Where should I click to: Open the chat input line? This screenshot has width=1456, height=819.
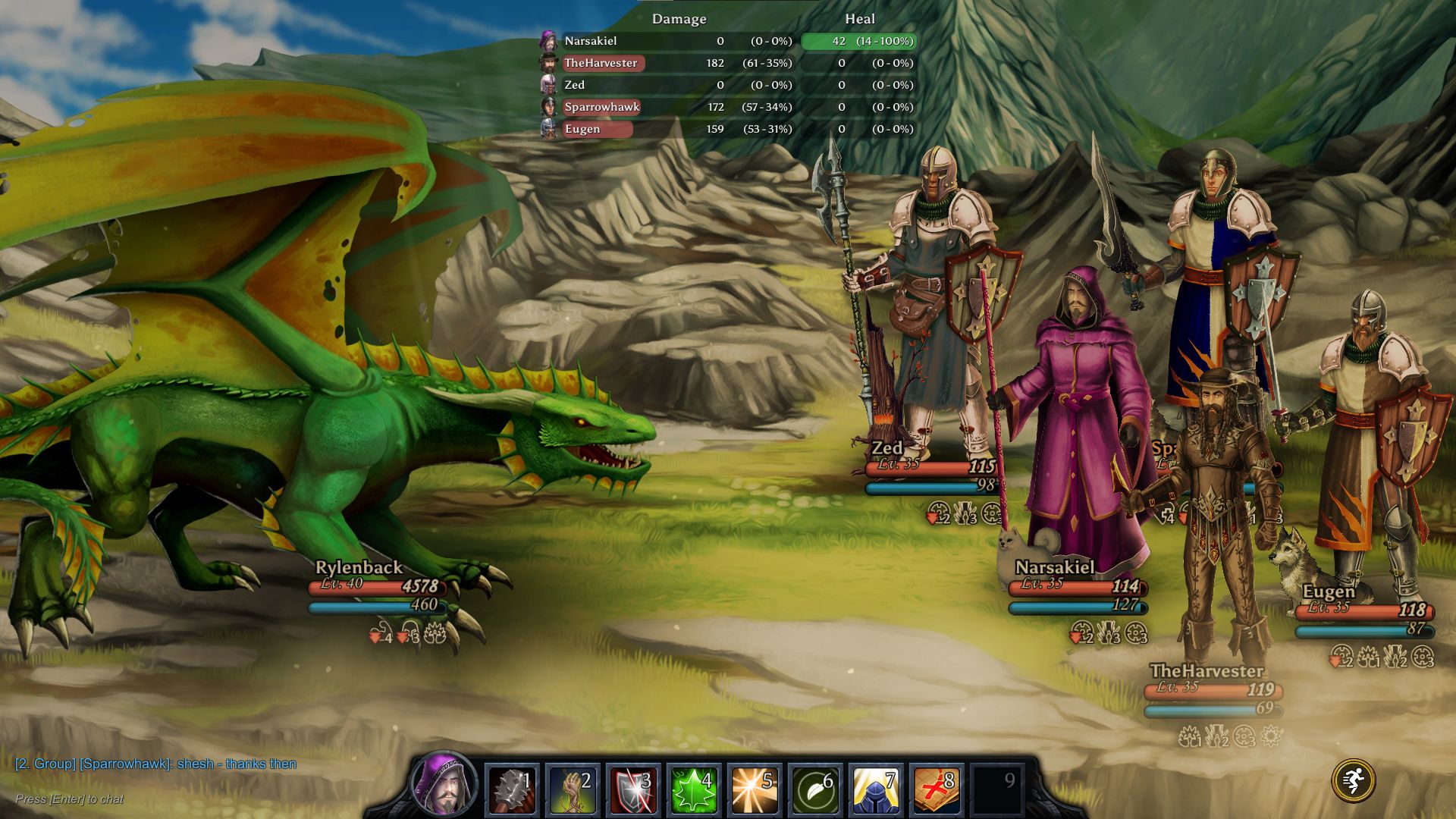coord(70,799)
